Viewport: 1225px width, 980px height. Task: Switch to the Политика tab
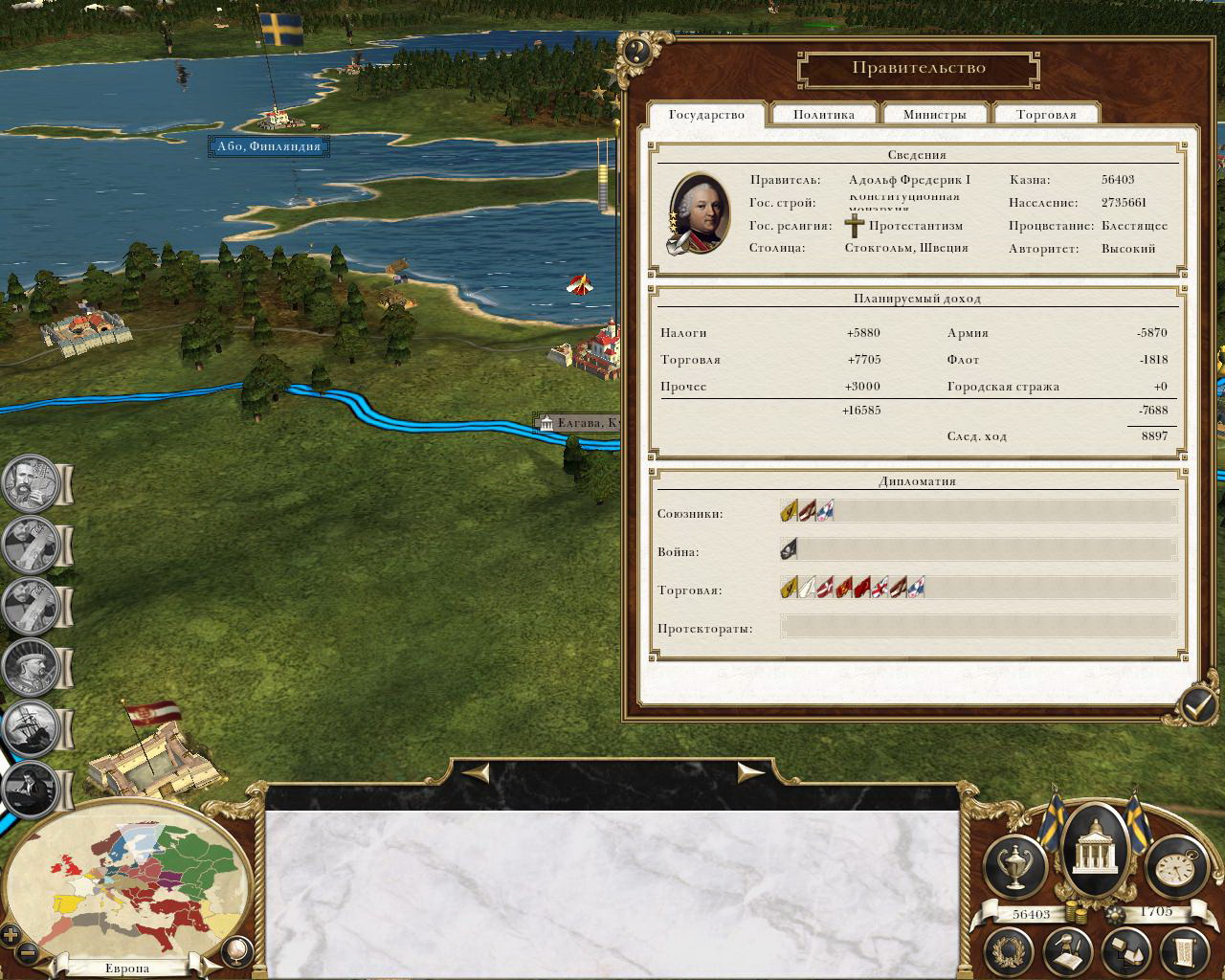tap(823, 115)
